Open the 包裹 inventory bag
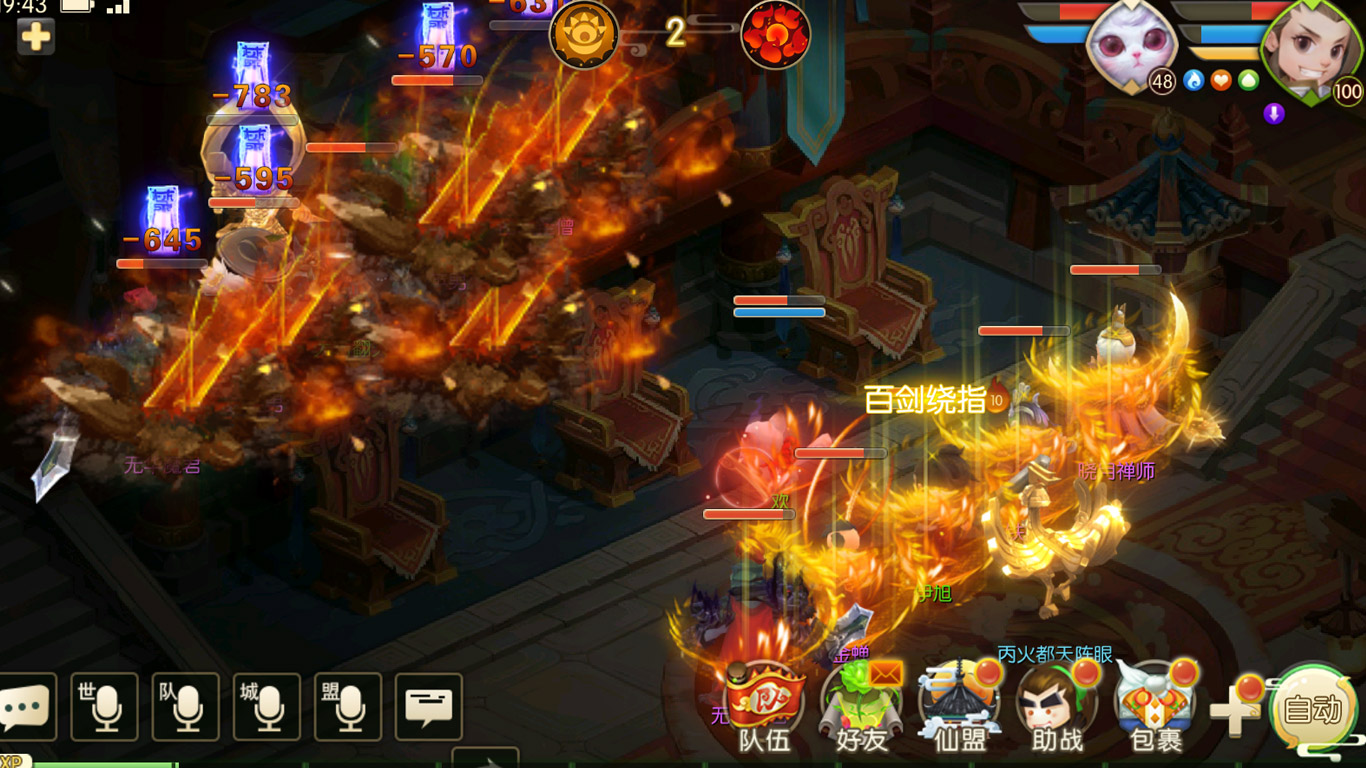1366x768 pixels. [x=1155, y=703]
